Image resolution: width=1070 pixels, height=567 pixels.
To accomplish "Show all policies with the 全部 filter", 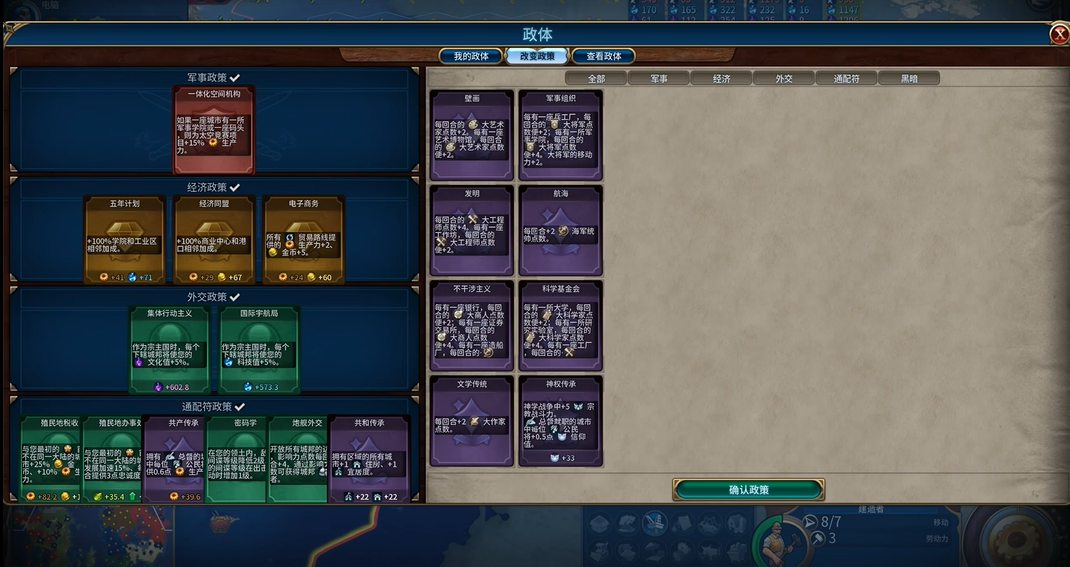I will [596, 78].
